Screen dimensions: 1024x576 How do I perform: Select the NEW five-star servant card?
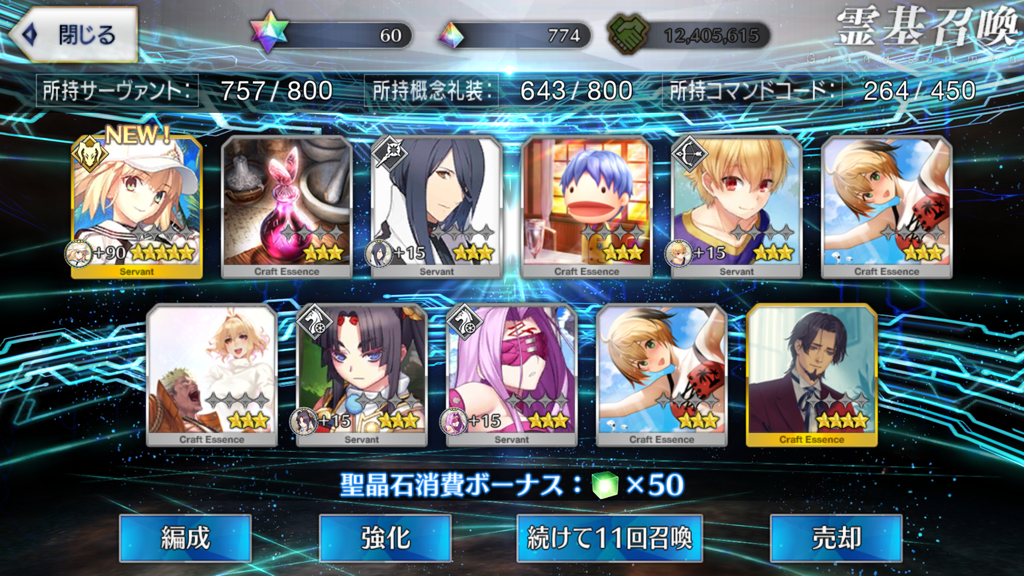coord(136,207)
